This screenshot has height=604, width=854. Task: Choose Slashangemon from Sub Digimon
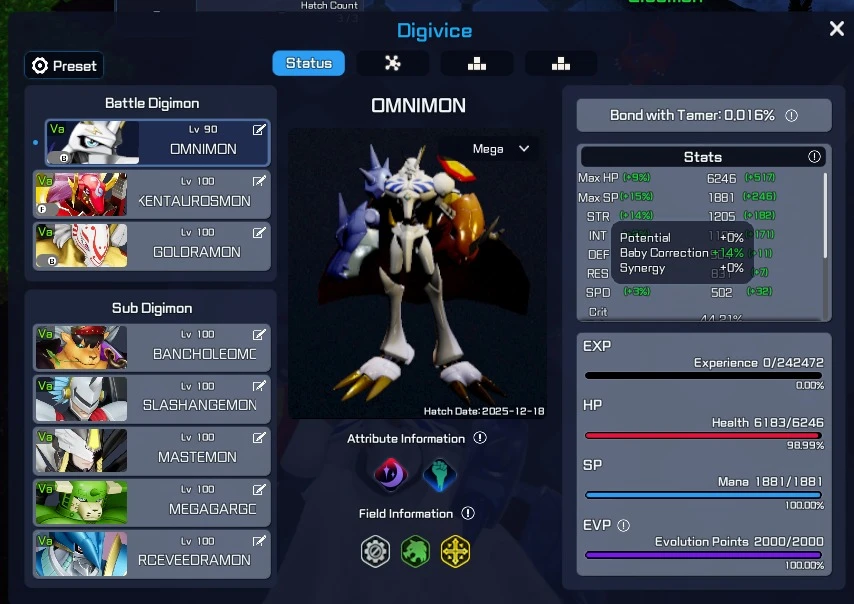(152, 398)
